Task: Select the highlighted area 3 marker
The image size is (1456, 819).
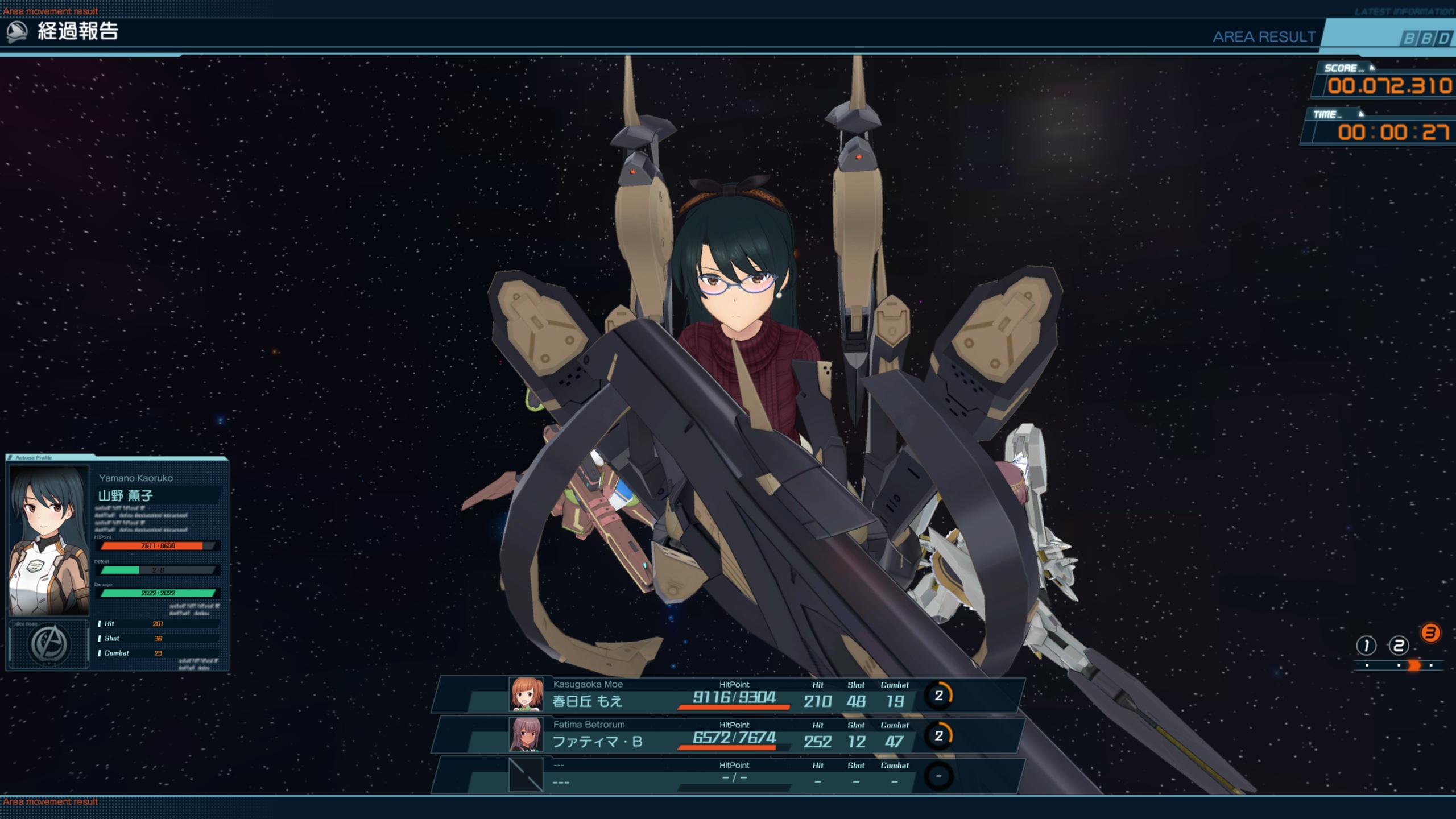Action: 1430,633
